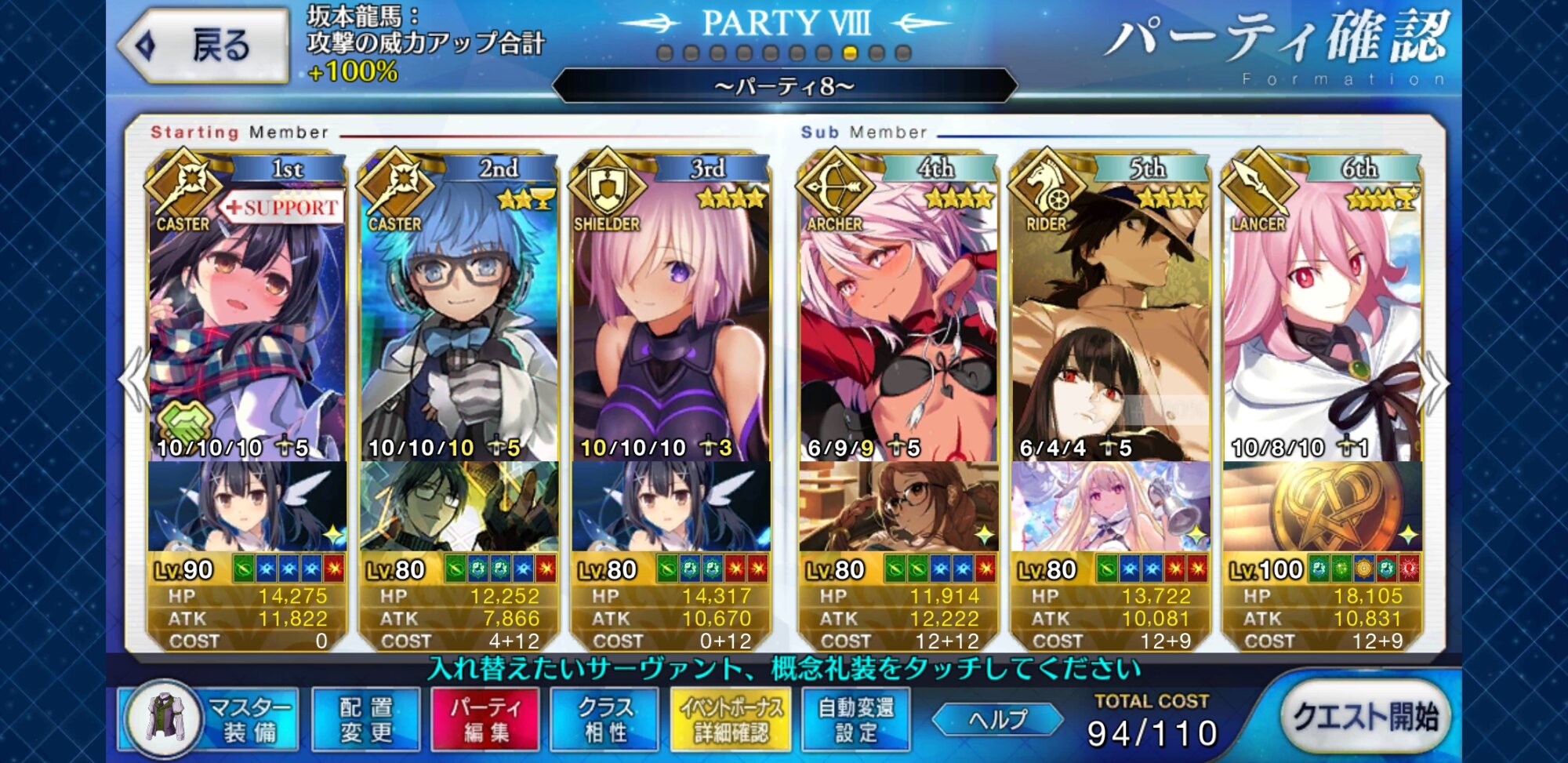
Task: View イベントボーナス詳細確認 event bonus details
Action: [731, 718]
